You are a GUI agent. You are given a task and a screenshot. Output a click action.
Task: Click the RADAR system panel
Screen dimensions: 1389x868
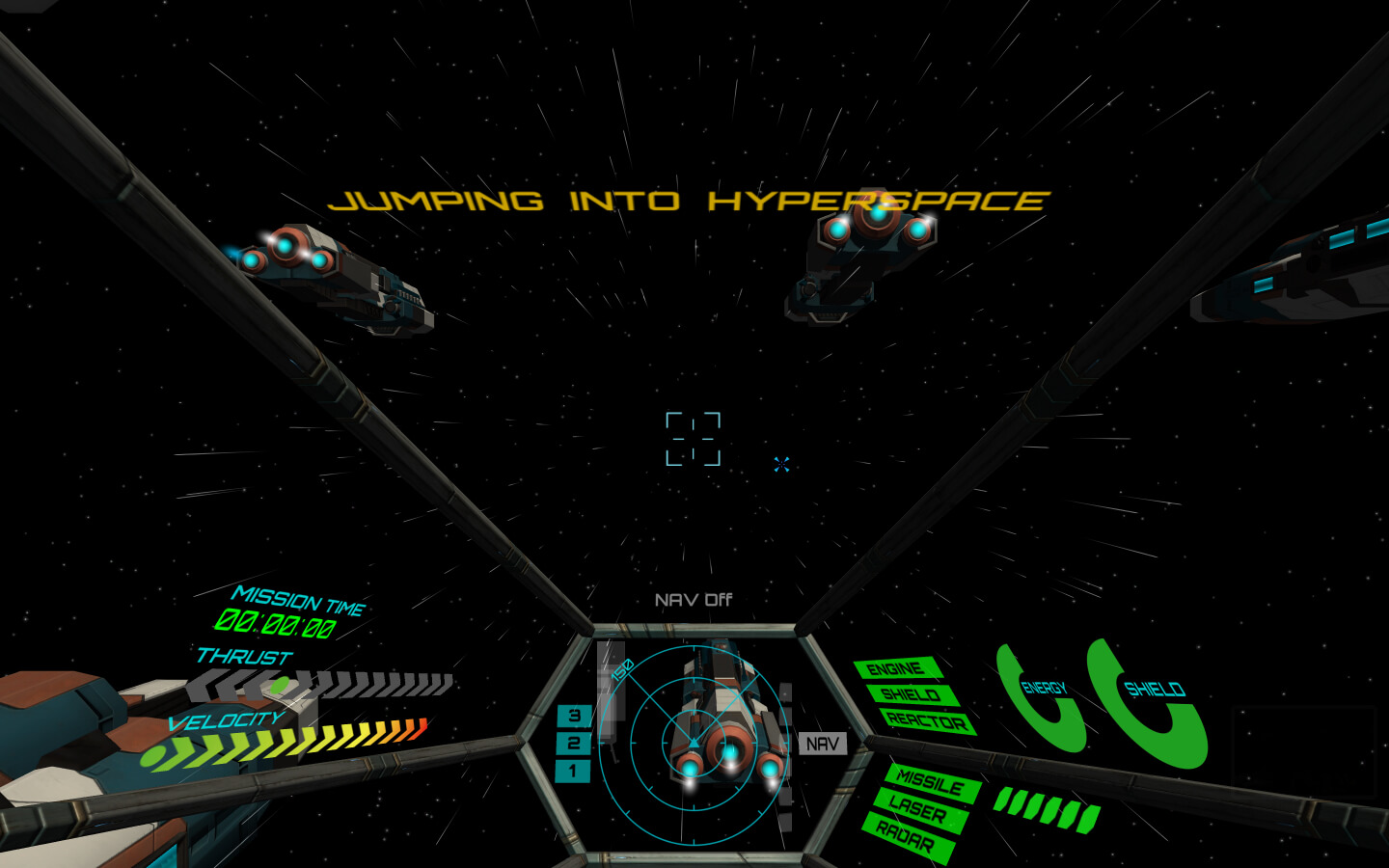click(x=905, y=836)
